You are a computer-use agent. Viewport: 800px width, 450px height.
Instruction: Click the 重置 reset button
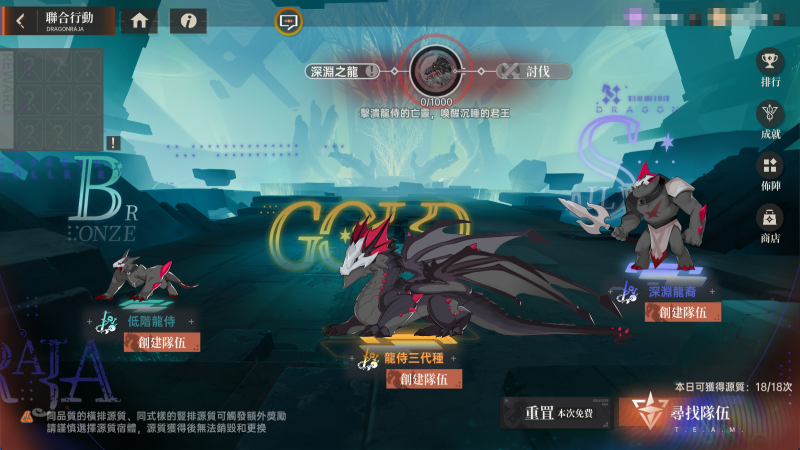553,411
